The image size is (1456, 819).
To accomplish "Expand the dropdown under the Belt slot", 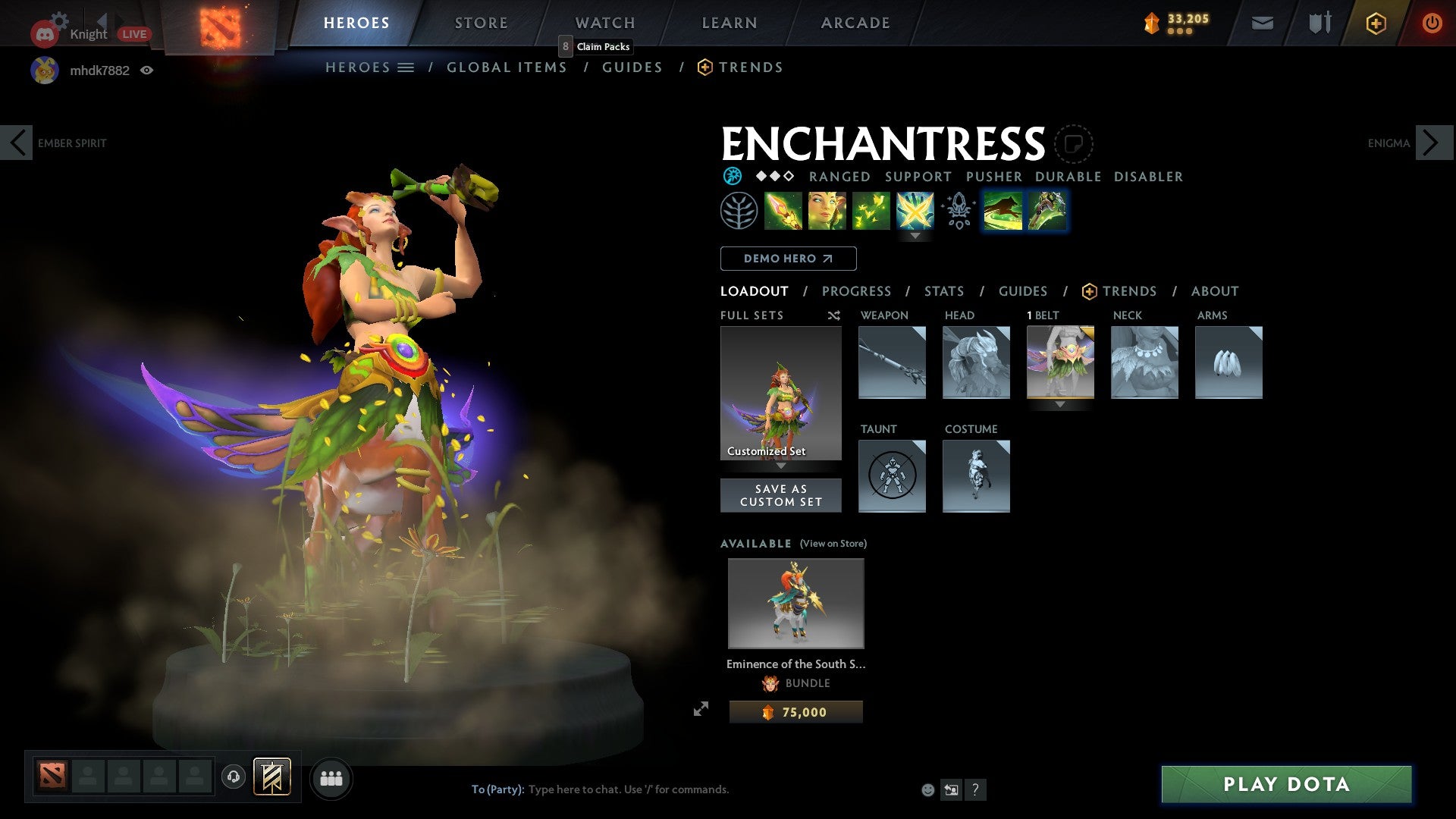I will click(1059, 405).
